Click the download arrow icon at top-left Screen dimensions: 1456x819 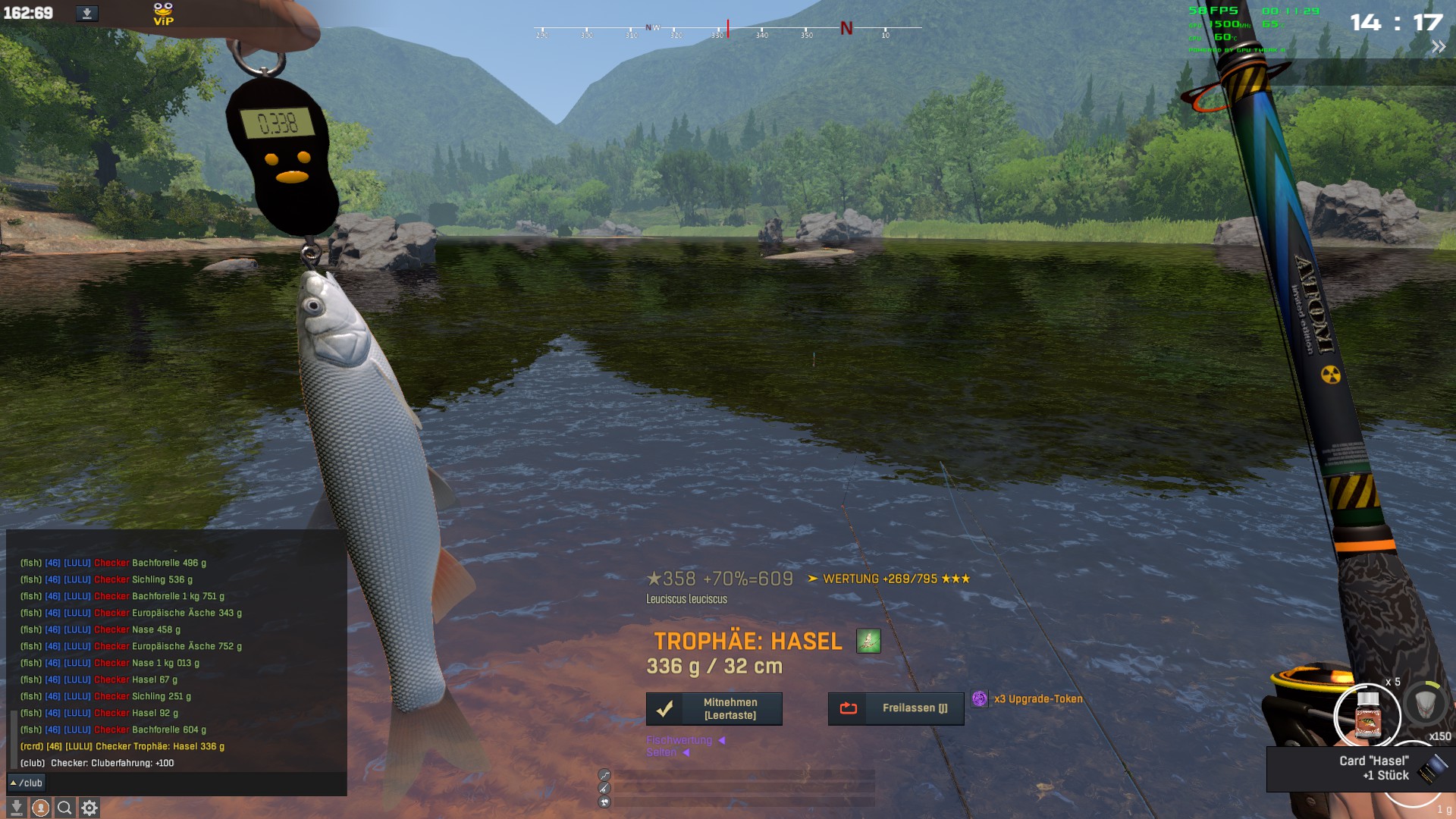pos(87,14)
